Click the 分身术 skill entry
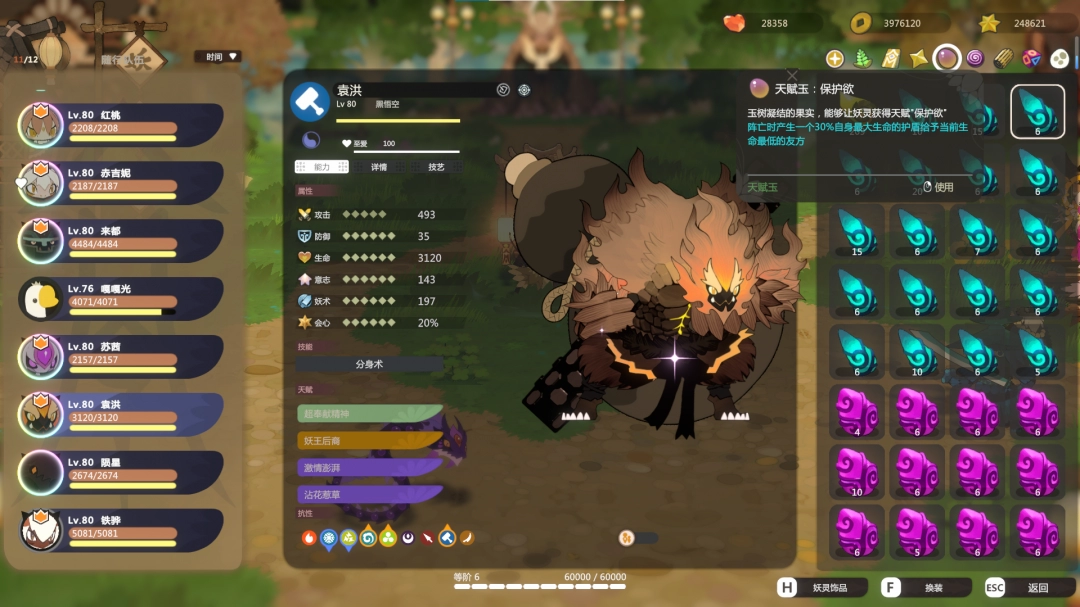This screenshot has height=607, width=1080. [370, 365]
